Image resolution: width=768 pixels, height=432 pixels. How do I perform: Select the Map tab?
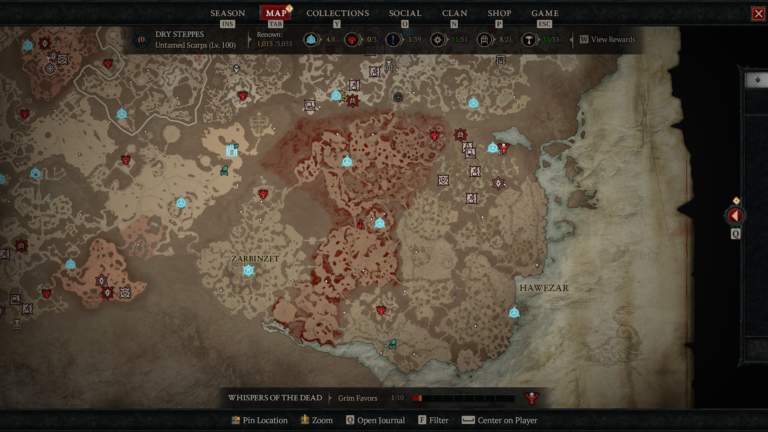[275, 13]
